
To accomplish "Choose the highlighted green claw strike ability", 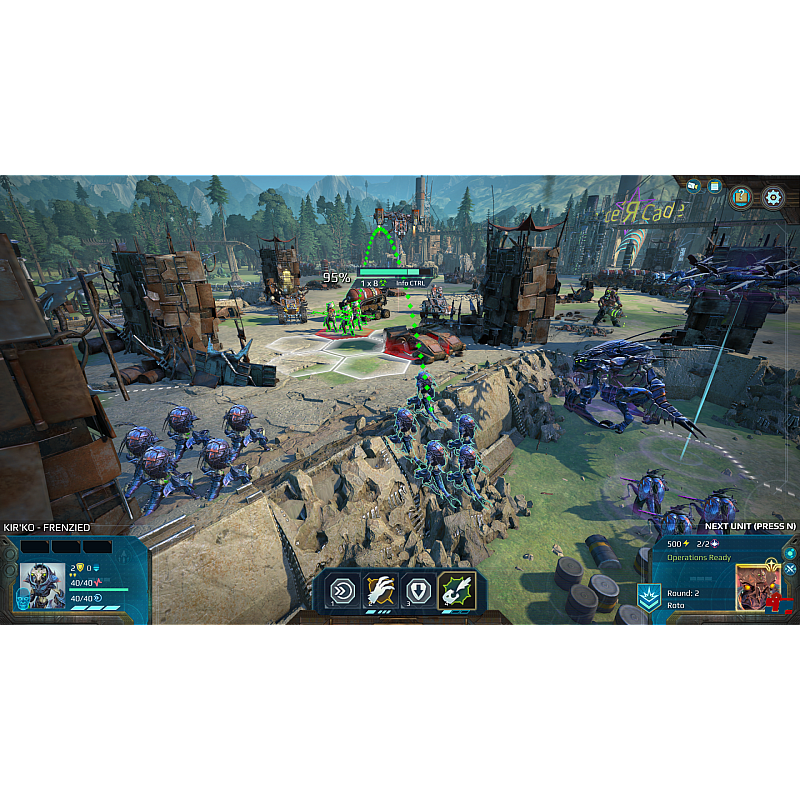I will tap(456, 591).
